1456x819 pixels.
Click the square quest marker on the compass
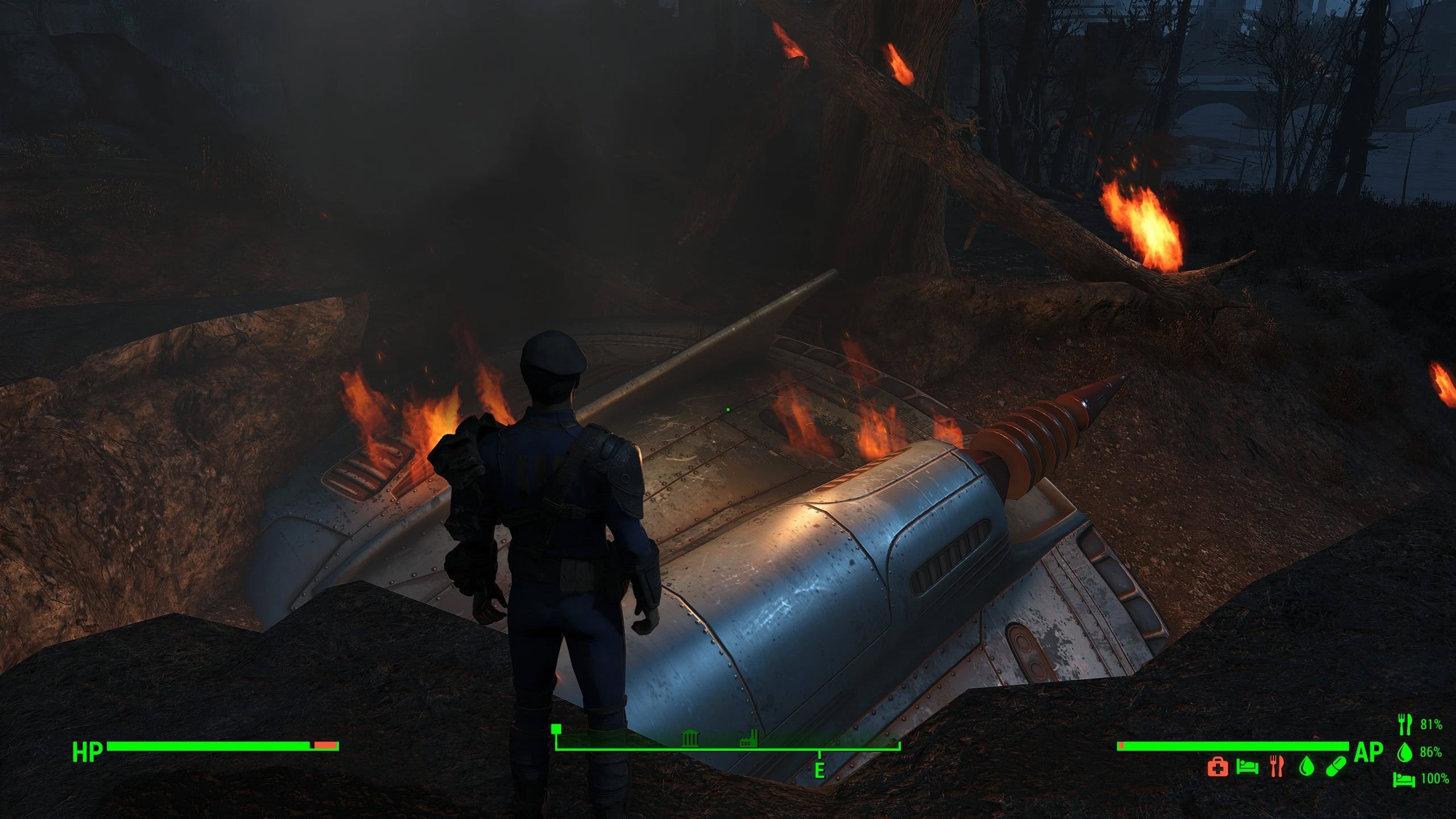click(x=556, y=729)
